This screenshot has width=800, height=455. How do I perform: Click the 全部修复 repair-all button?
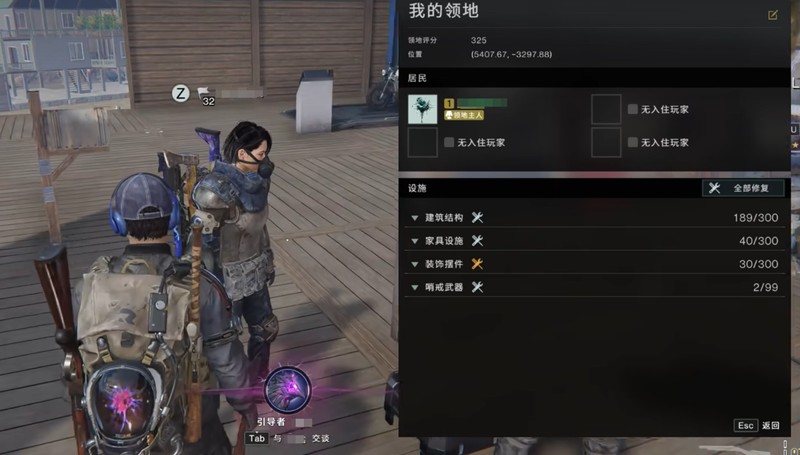pyautogui.click(x=743, y=188)
